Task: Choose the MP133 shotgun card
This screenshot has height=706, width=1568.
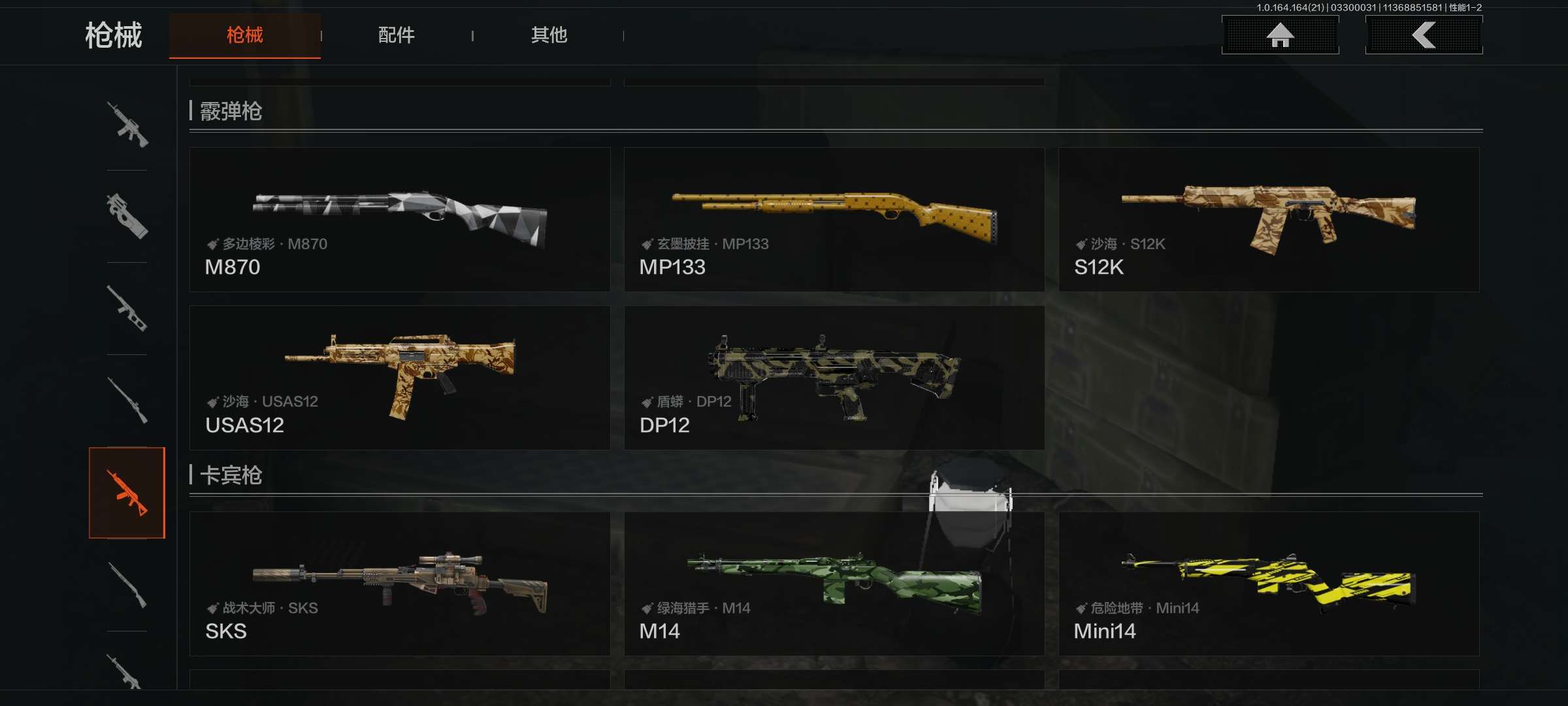Action: [834, 220]
